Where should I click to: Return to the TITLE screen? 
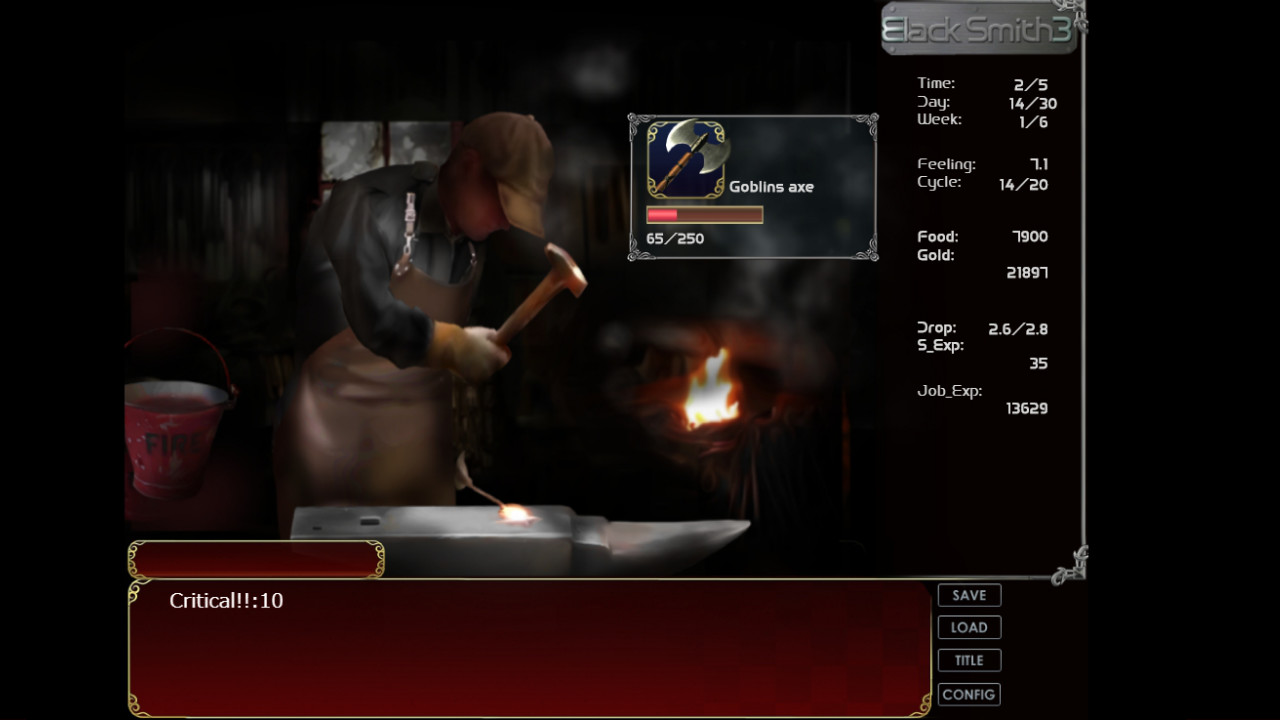point(968,660)
